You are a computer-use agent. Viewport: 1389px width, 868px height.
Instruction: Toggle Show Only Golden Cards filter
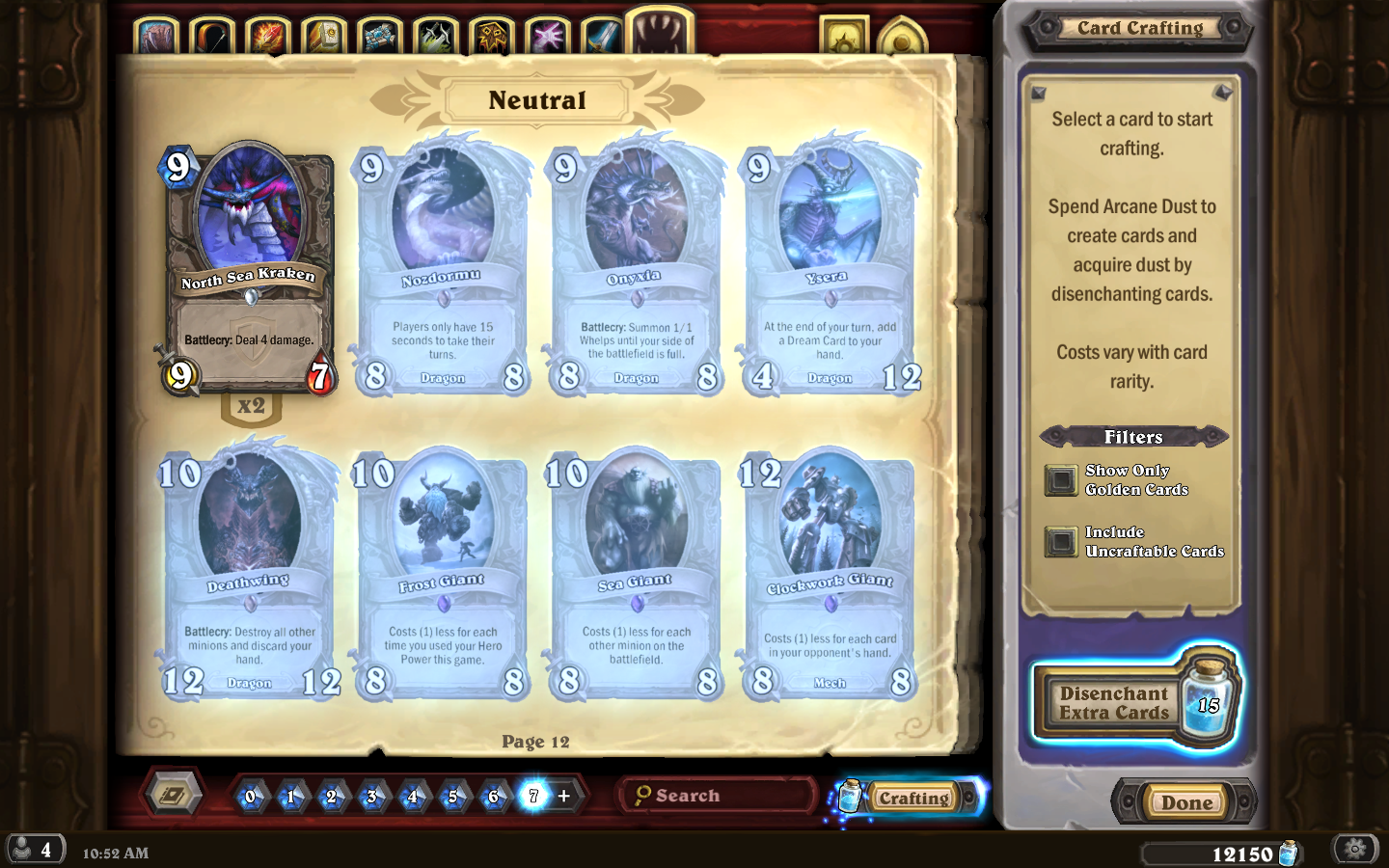(x=1061, y=480)
